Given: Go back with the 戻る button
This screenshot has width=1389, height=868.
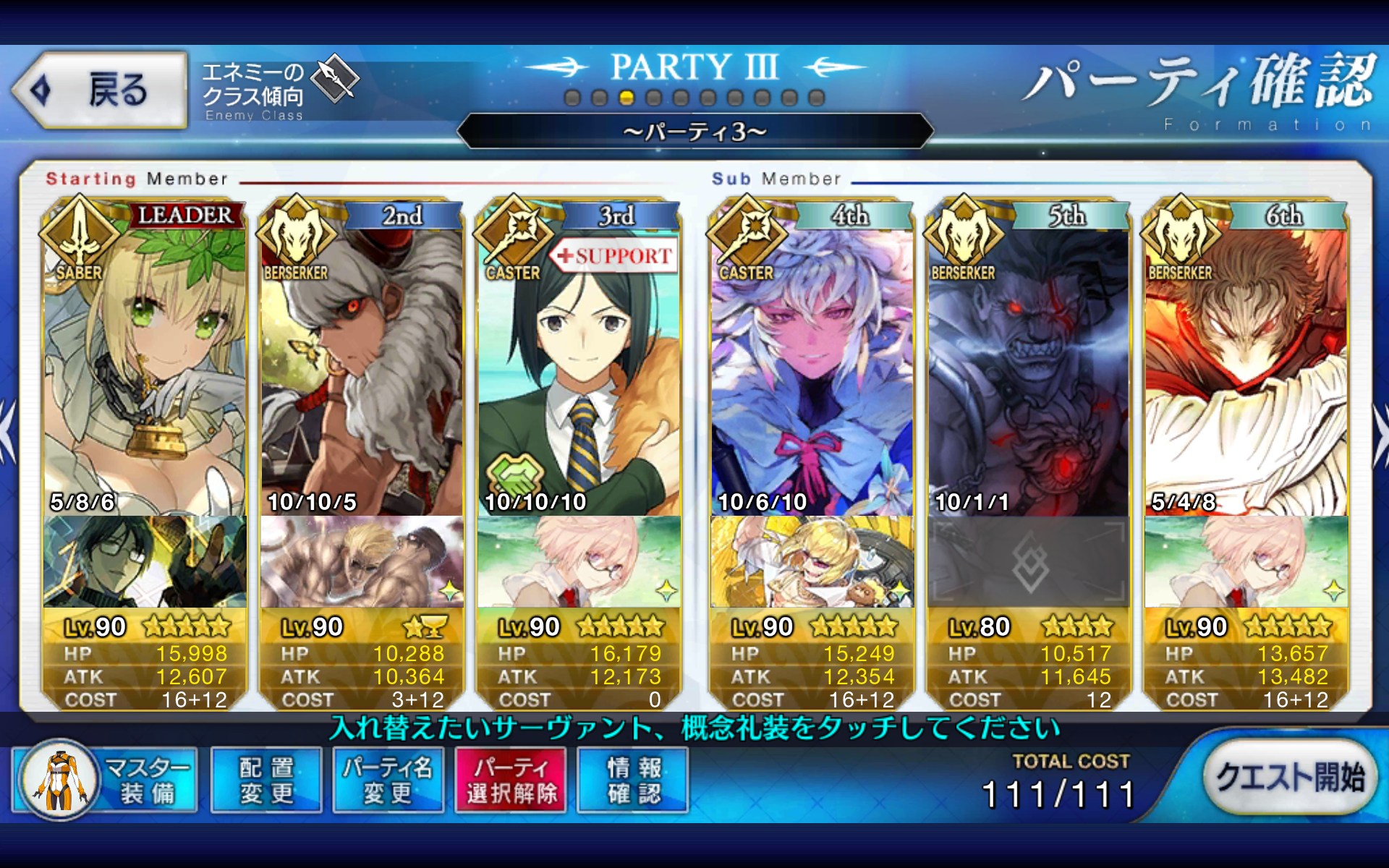Looking at the screenshot, I should [100, 90].
